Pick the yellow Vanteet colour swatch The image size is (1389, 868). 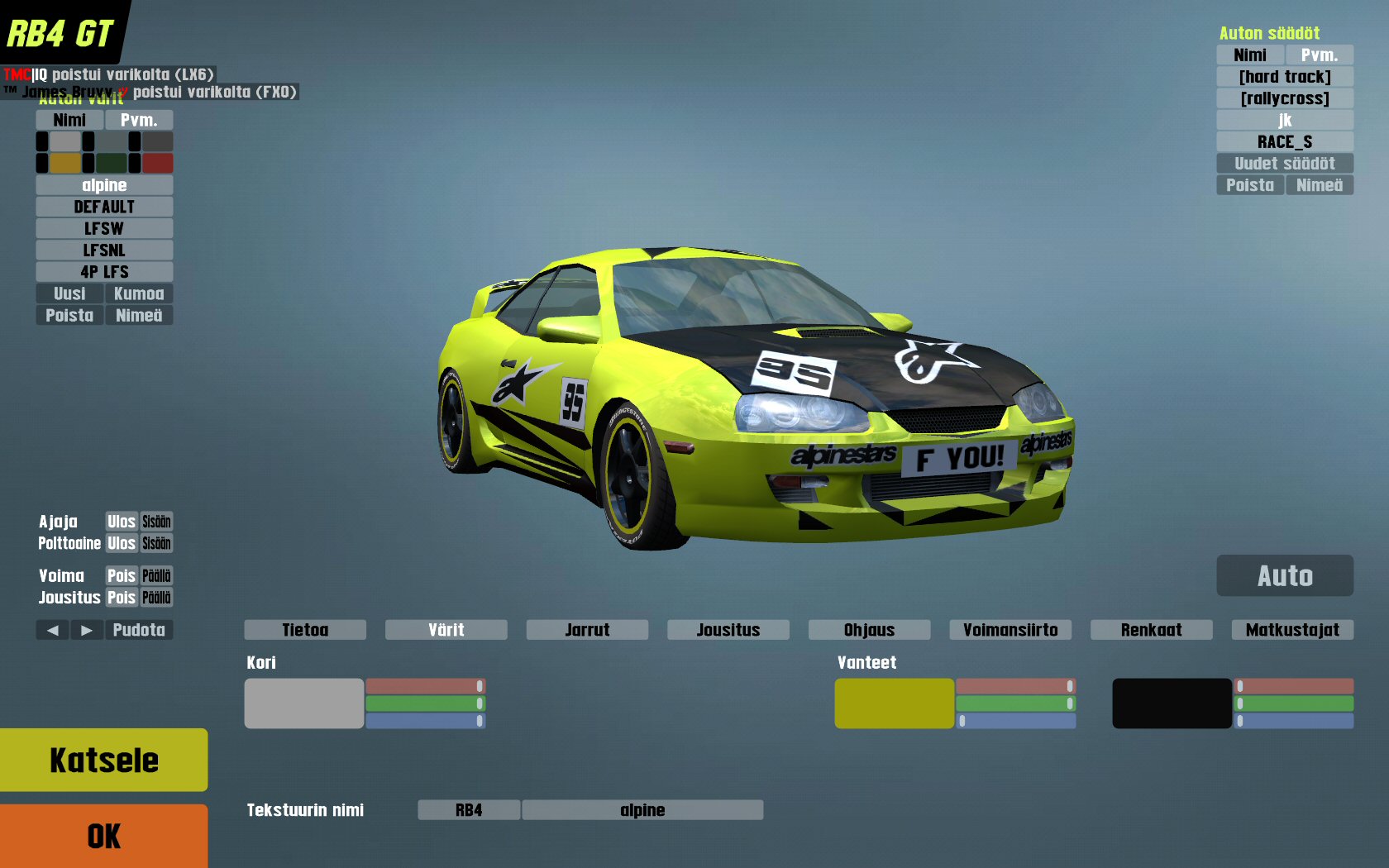pyautogui.click(x=894, y=703)
